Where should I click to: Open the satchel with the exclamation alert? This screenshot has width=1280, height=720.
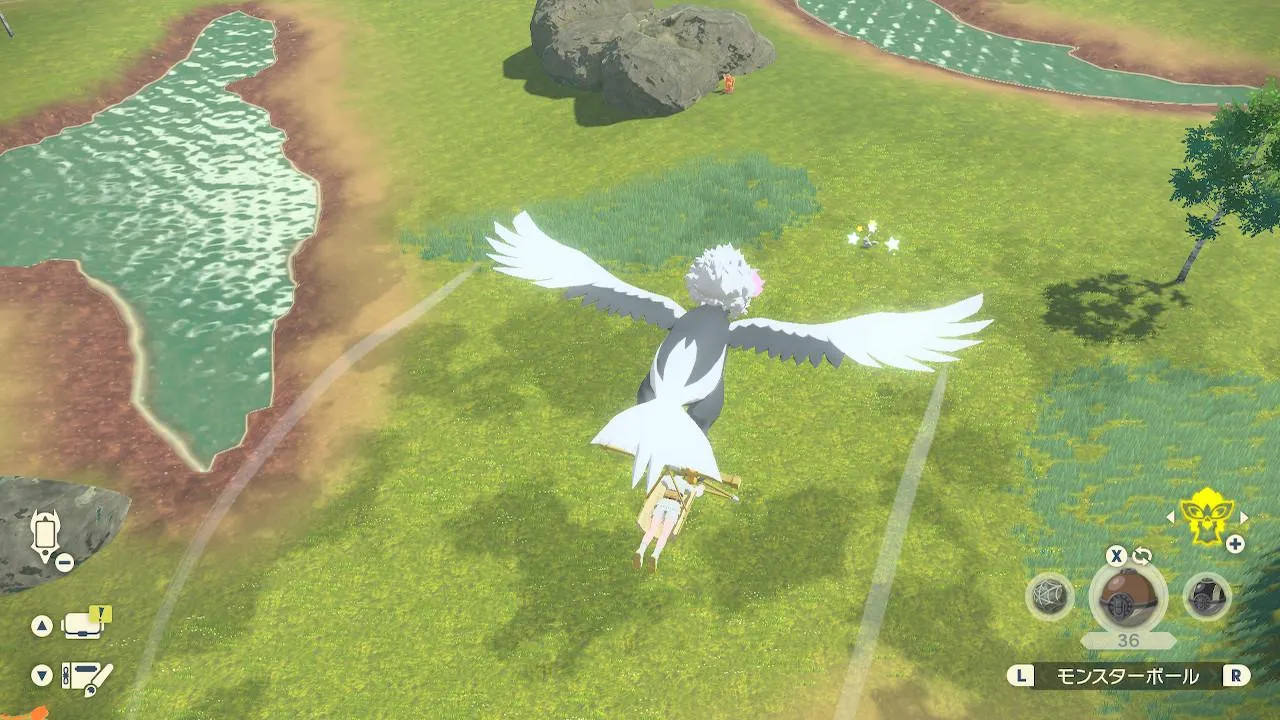(x=85, y=625)
